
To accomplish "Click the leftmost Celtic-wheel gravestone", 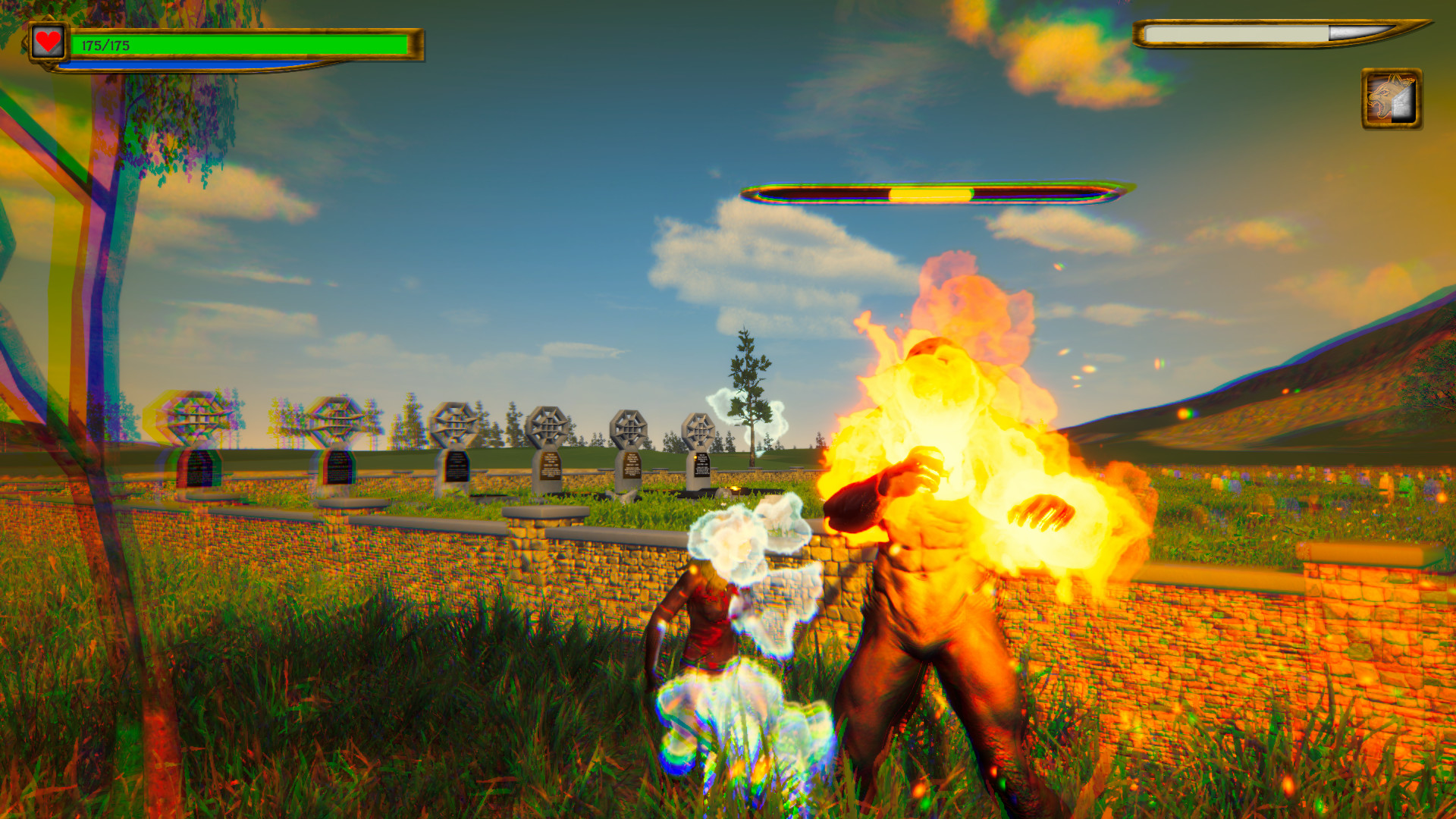I will click(x=195, y=421).
